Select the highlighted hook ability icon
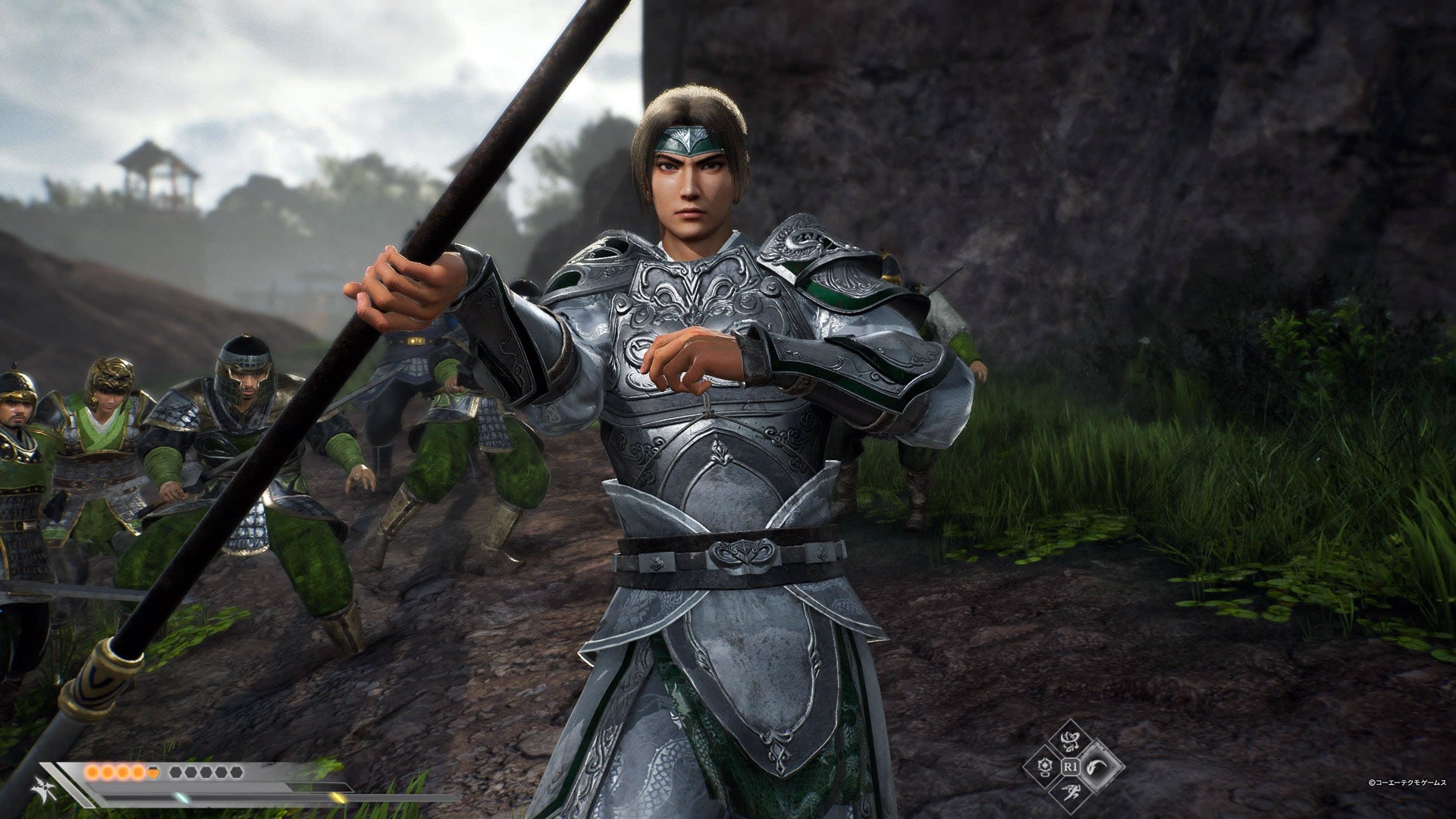Screen dimensions: 1456x819 point(1097,766)
